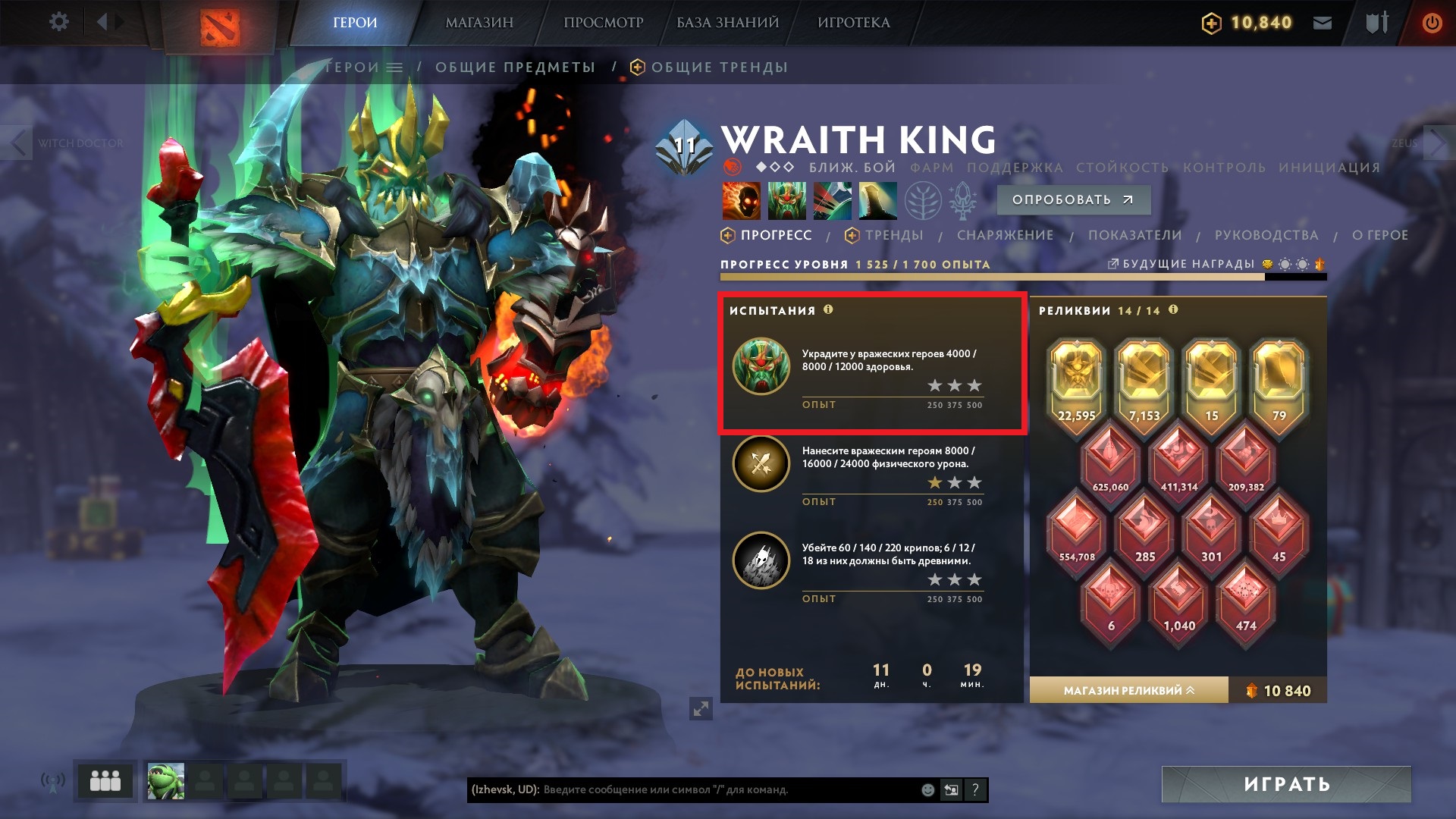Click the chat message input field

[x=728, y=790]
